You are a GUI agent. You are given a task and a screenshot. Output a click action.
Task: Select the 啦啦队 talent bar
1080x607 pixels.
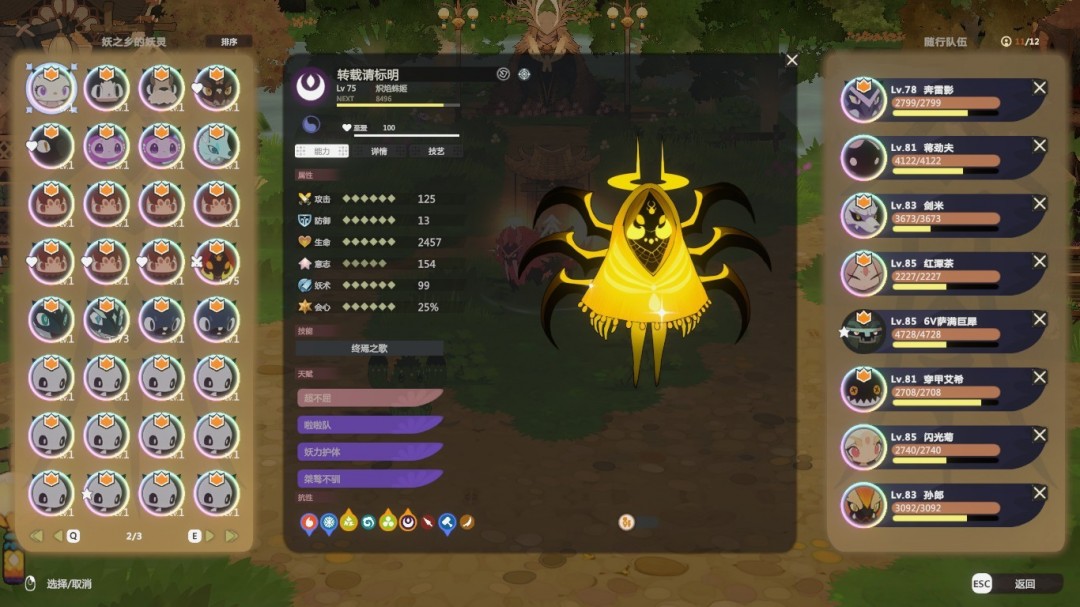point(370,425)
